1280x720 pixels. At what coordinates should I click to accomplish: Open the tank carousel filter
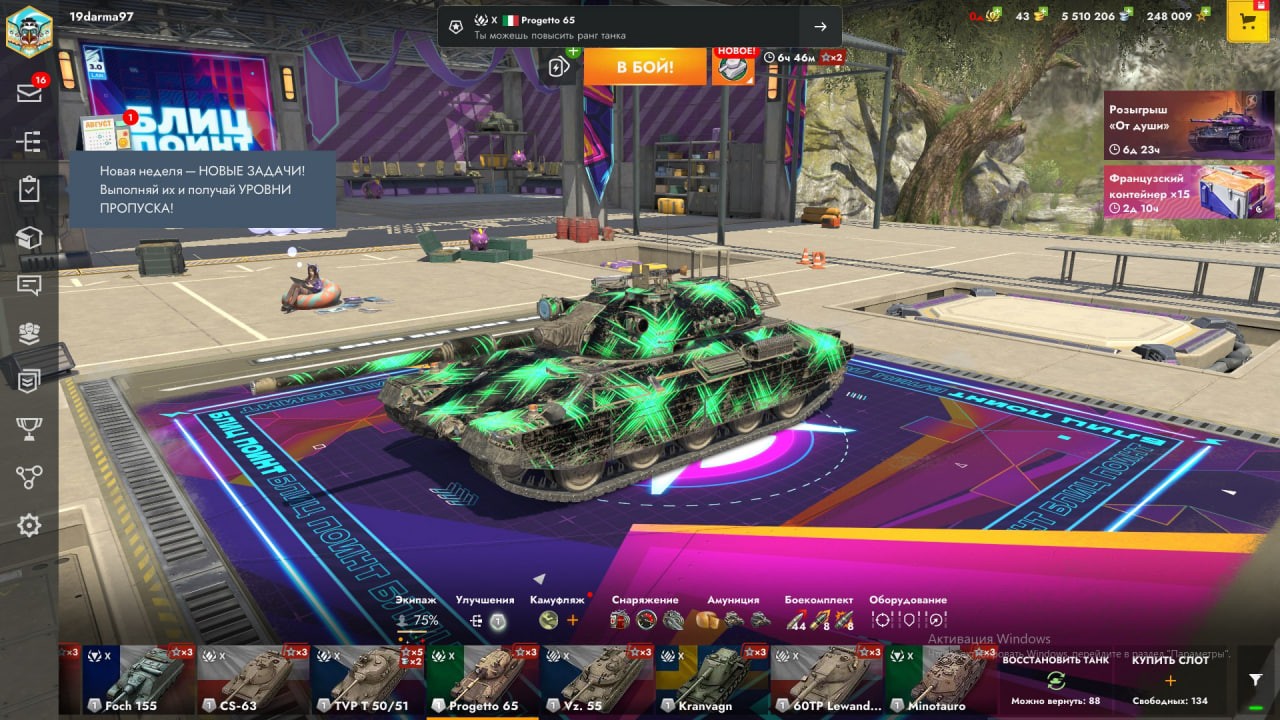coord(1256,680)
